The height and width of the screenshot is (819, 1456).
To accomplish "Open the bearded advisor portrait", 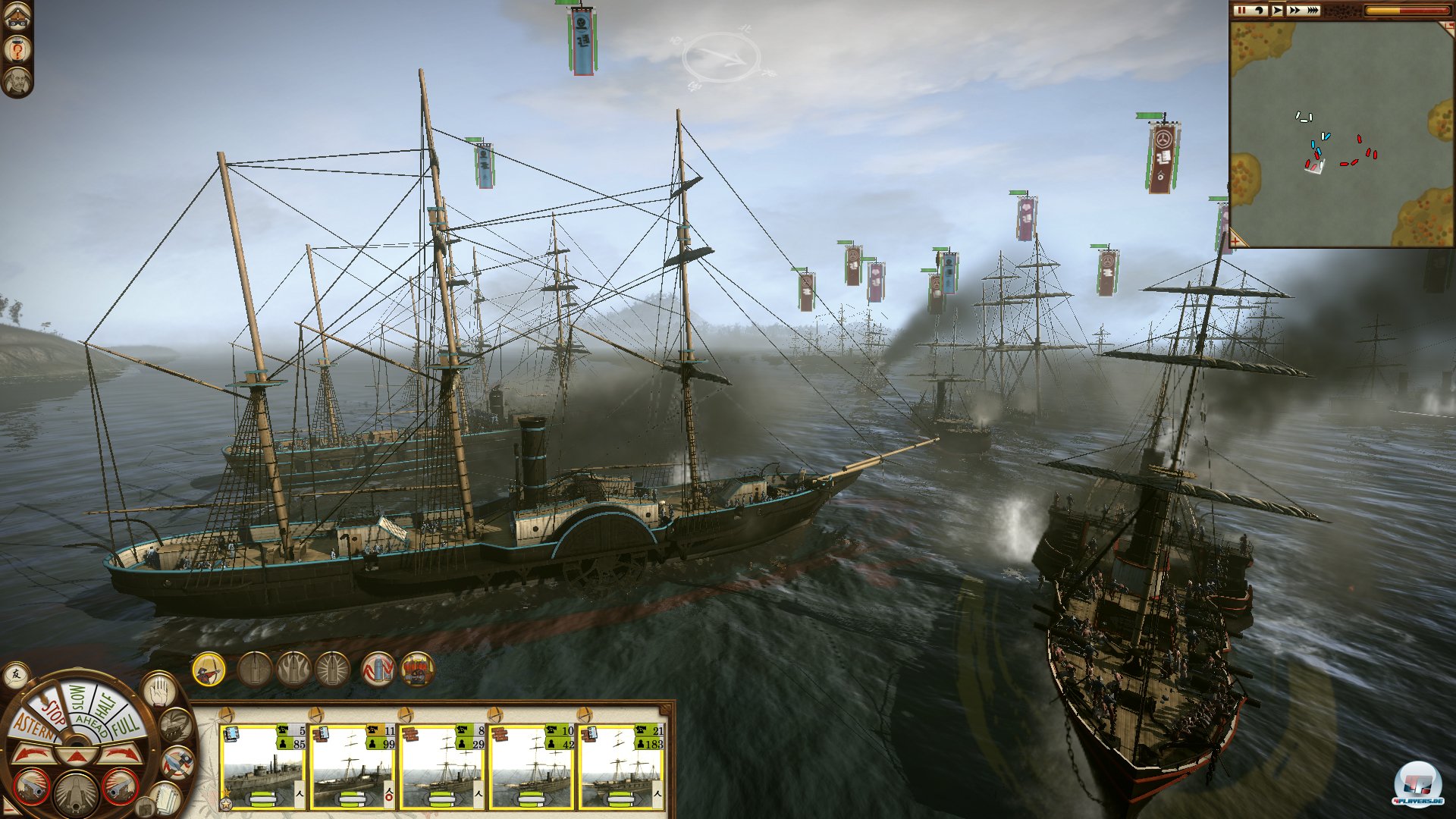I will (17, 80).
